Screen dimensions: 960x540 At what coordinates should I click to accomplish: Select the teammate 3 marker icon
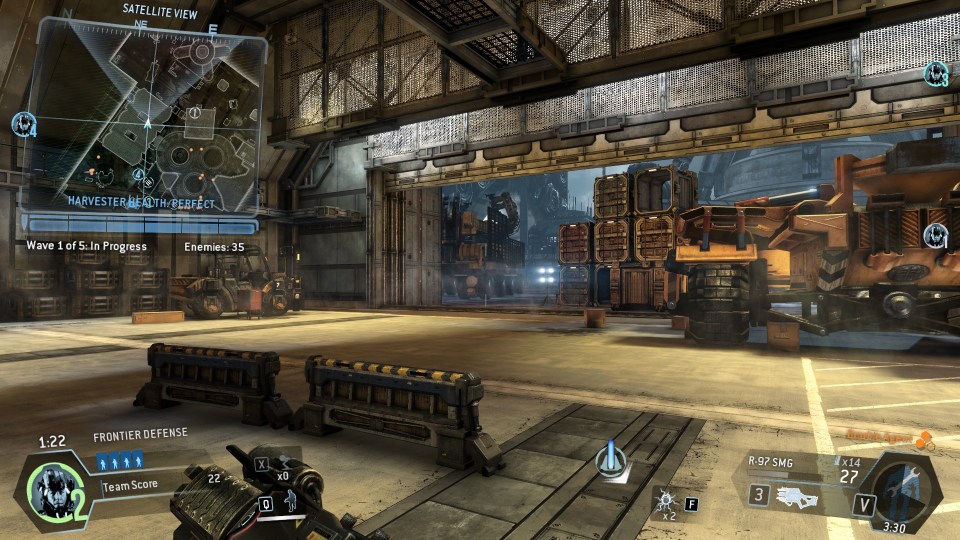pos(936,73)
